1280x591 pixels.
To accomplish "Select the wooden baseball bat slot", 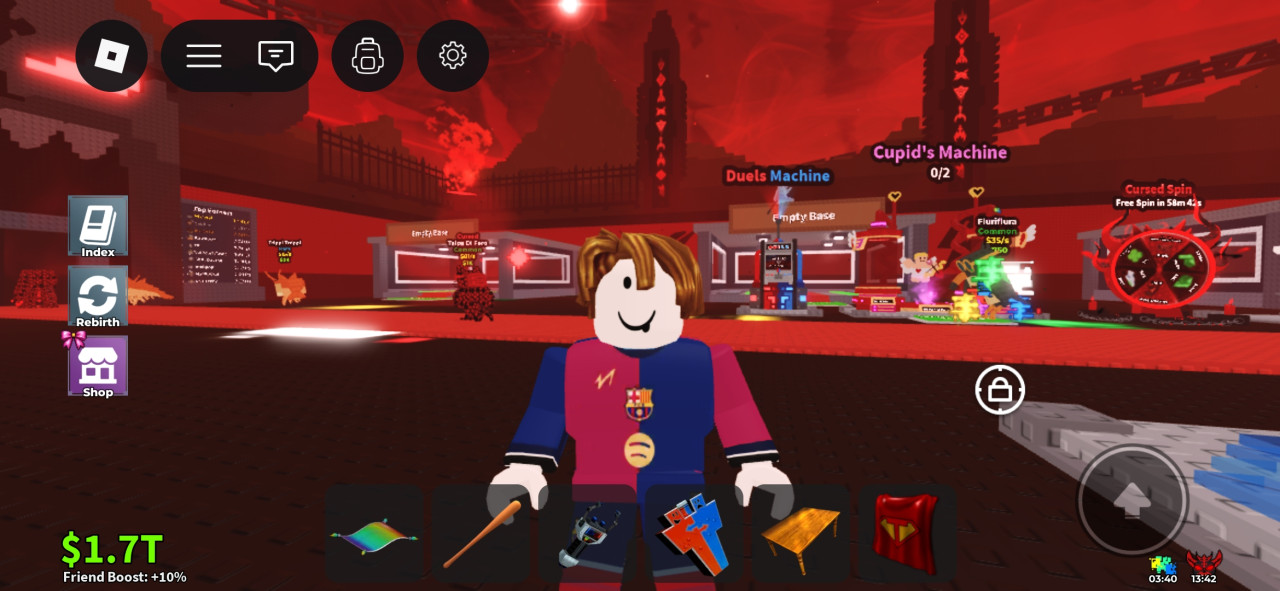I will pos(481,534).
